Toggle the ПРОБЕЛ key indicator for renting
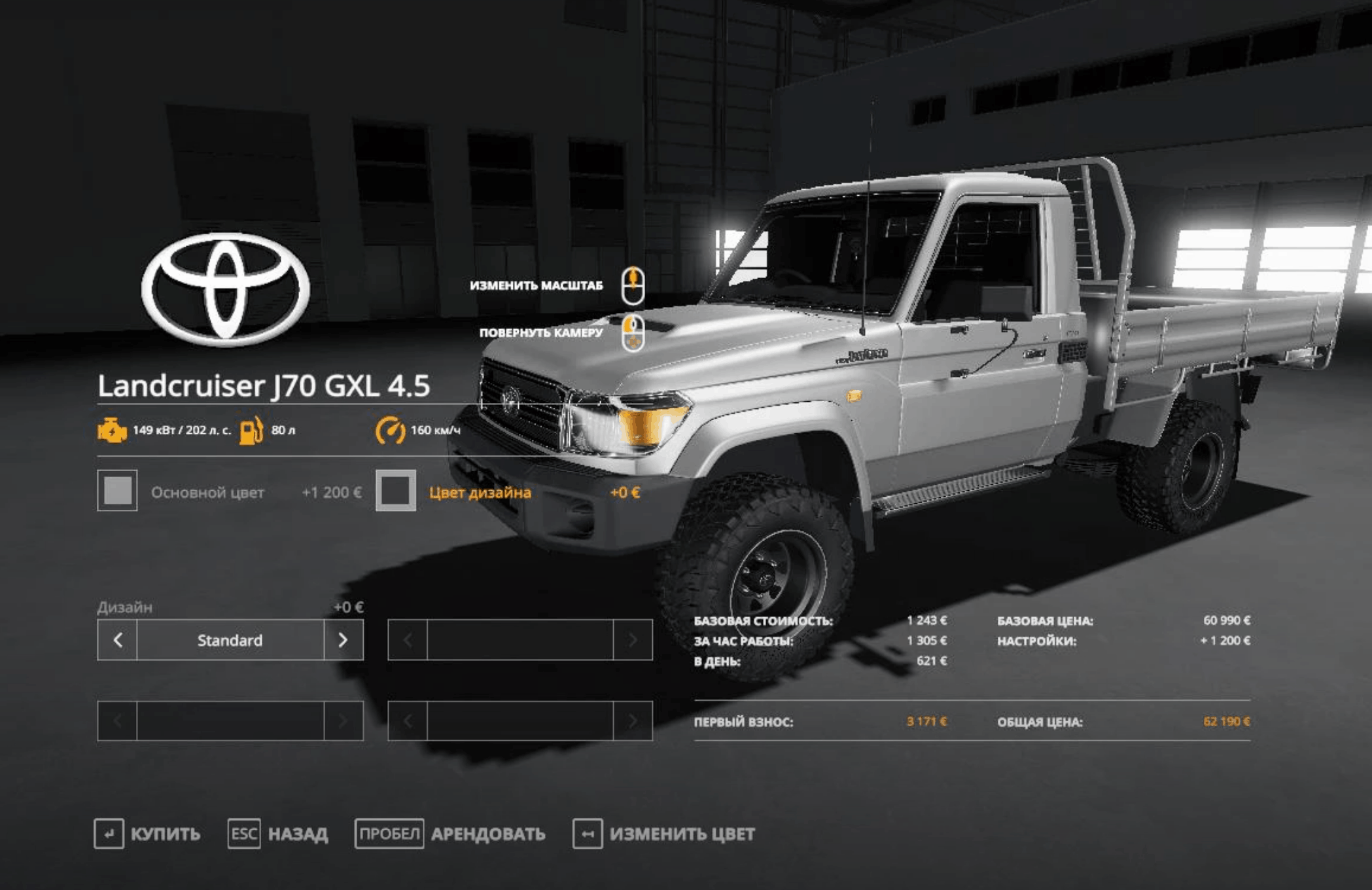Viewport: 1372px width, 890px height. click(x=391, y=834)
